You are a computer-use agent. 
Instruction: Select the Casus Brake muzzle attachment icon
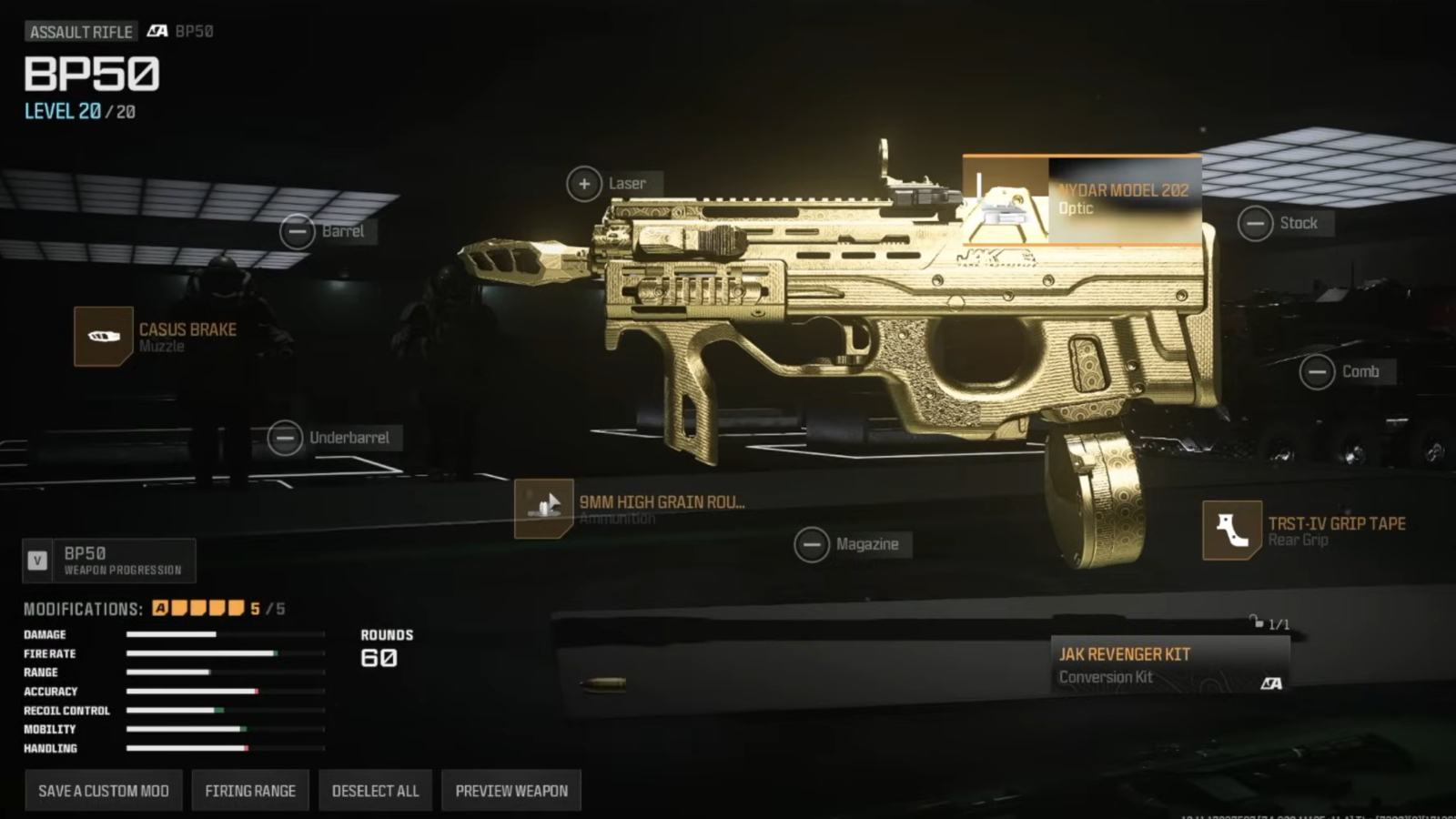point(102,337)
